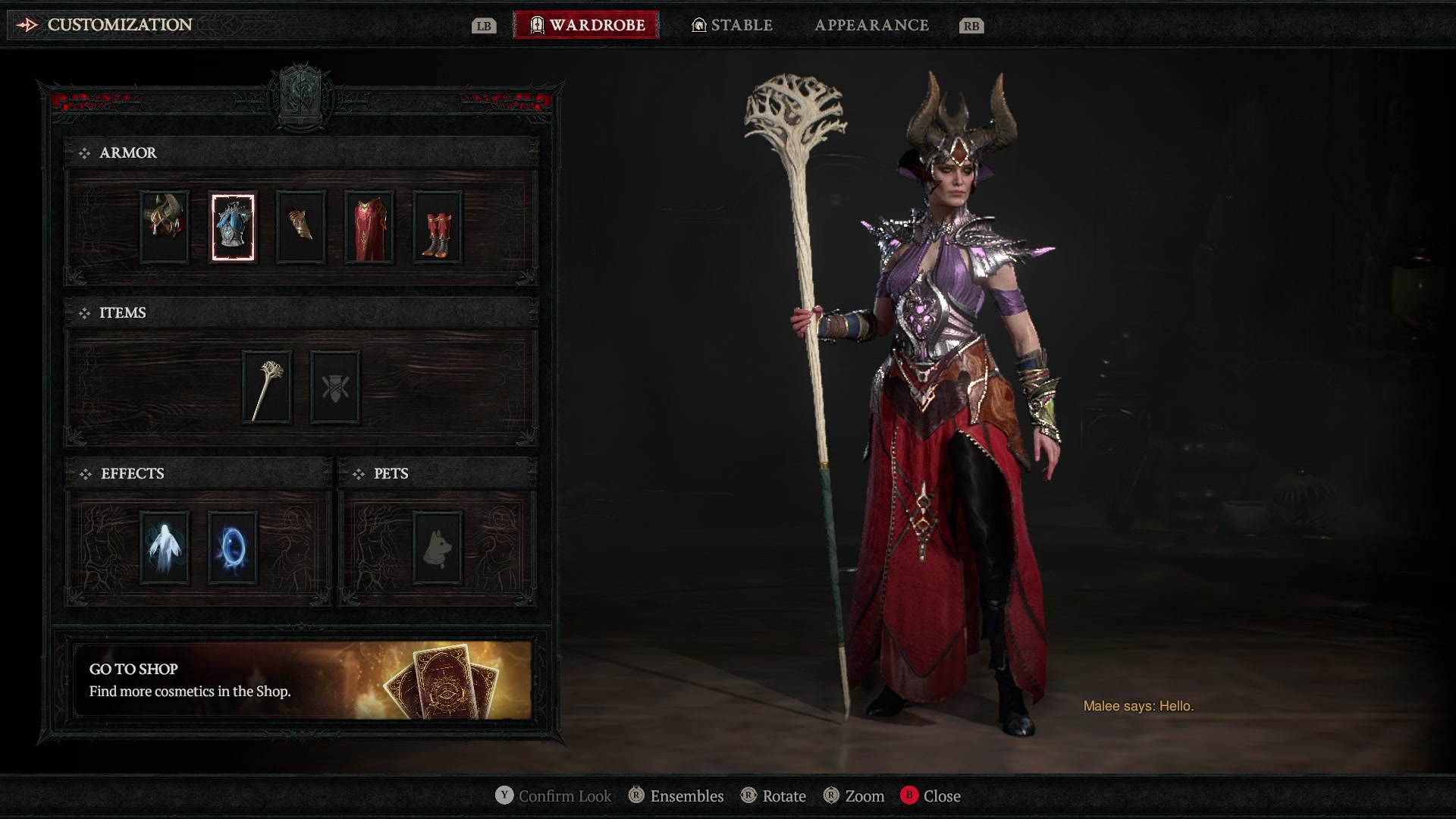Activate Rotate to spin the character
Screen dimensions: 1456x819
coord(775,796)
